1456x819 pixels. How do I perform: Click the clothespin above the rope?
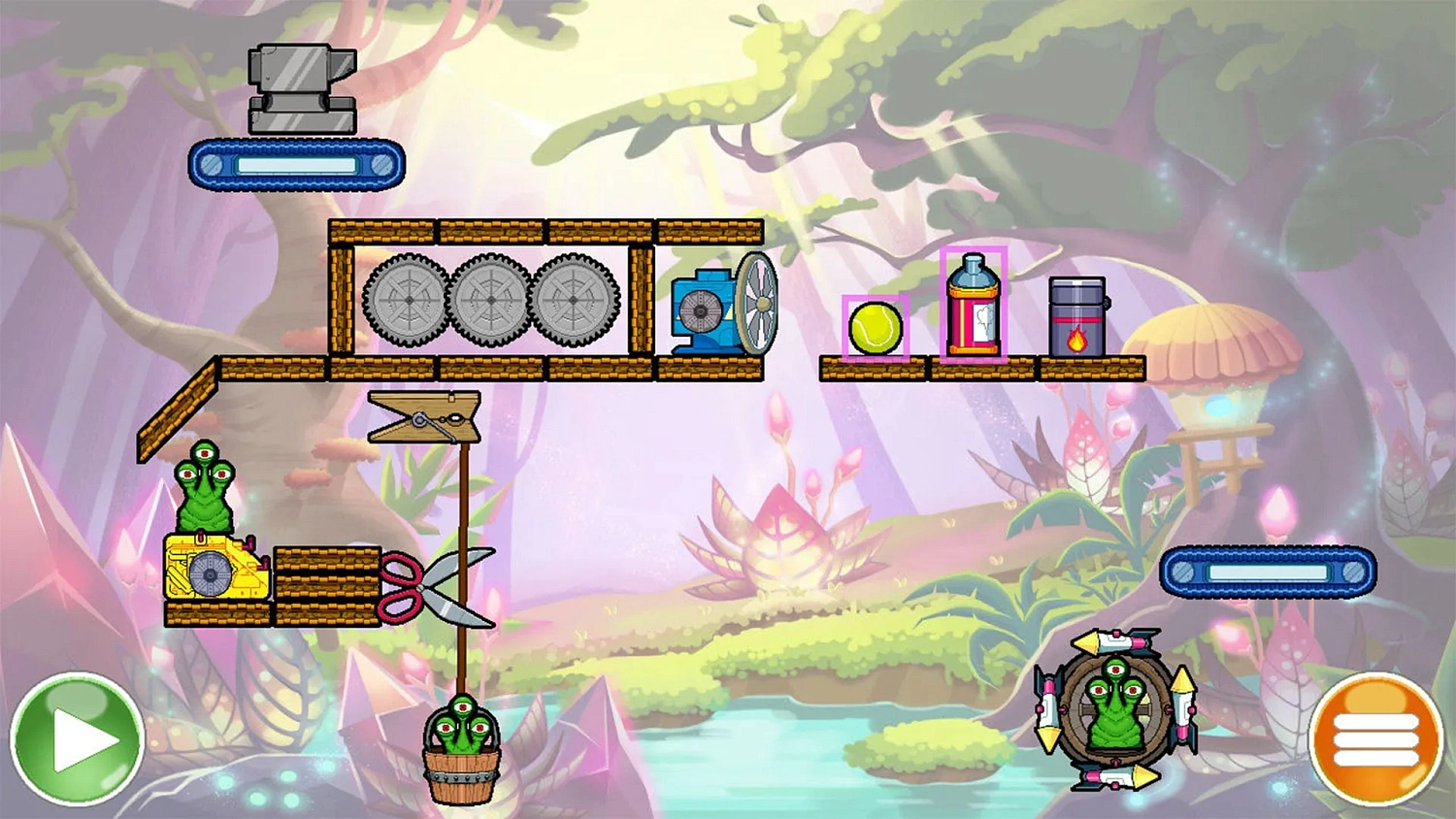[x=424, y=417]
